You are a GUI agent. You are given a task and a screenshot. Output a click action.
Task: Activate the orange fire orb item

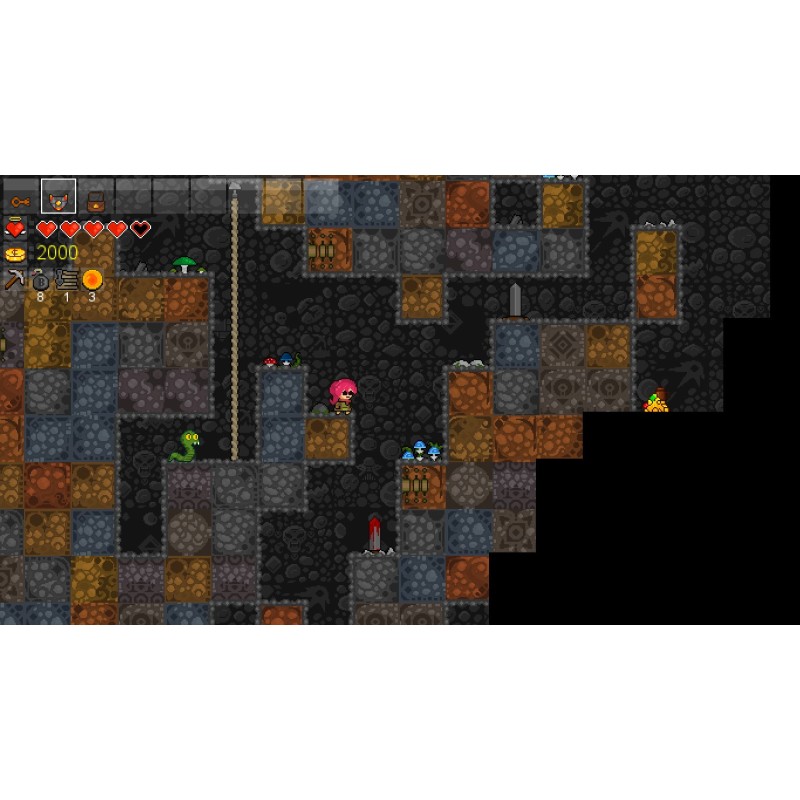tap(92, 279)
